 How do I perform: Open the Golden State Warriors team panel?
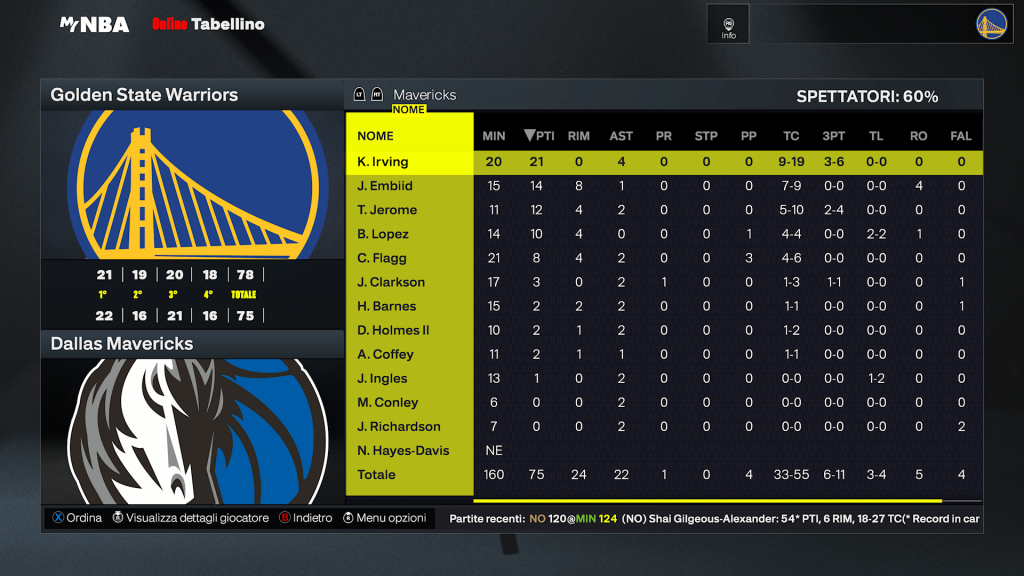click(x=192, y=95)
